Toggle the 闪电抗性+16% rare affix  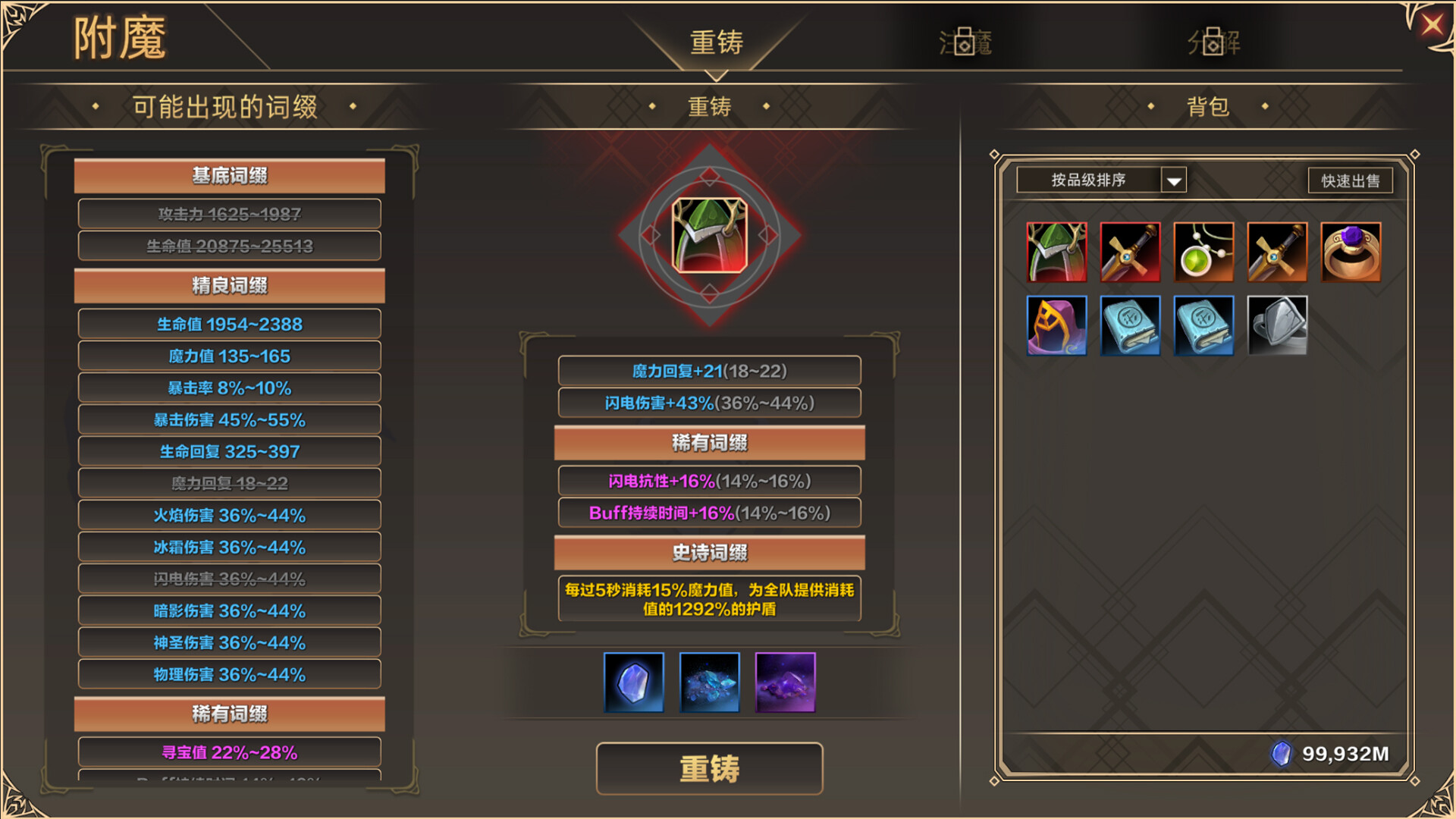tap(709, 481)
